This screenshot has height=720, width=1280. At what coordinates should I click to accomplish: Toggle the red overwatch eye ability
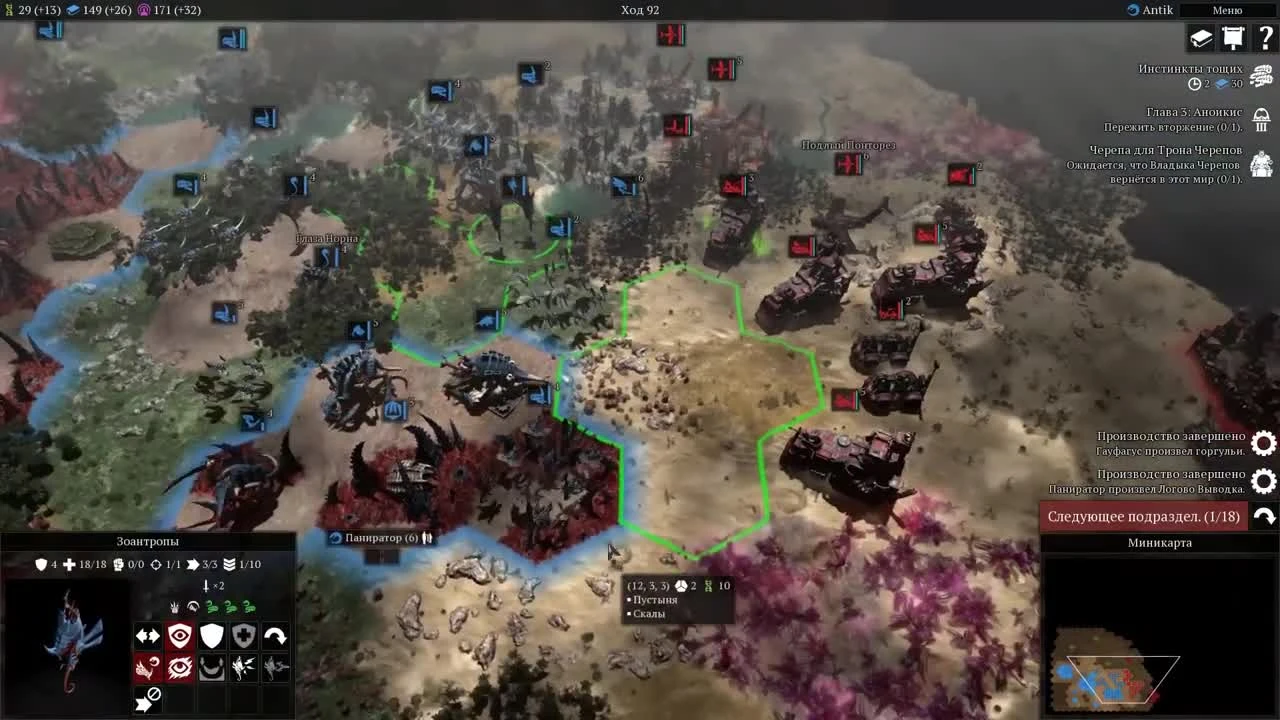pyautogui.click(x=179, y=667)
